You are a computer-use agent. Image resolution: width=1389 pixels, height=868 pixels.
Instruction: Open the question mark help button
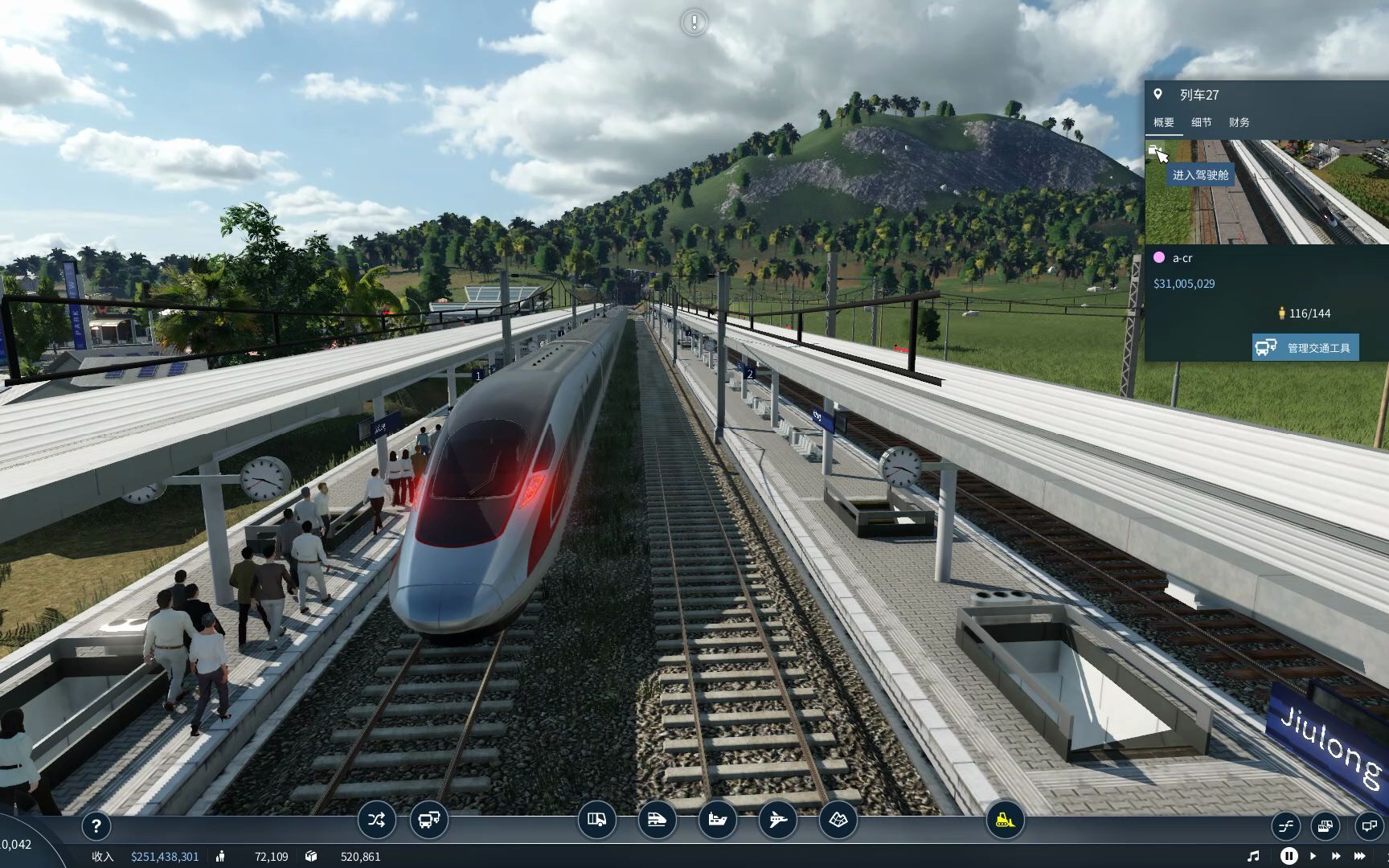pyautogui.click(x=96, y=825)
